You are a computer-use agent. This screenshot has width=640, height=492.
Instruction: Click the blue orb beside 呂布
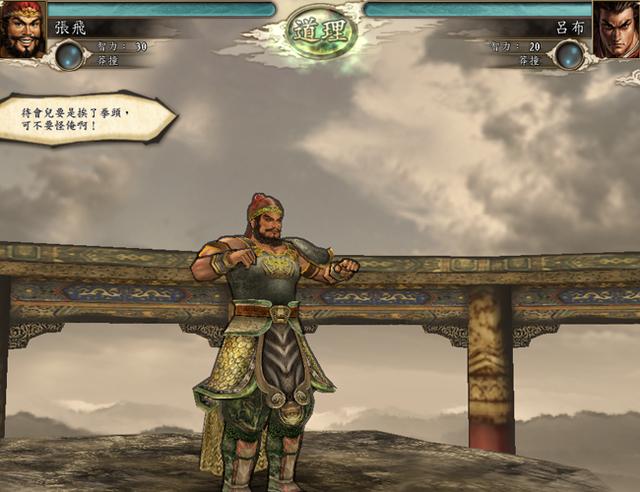(x=569, y=54)
